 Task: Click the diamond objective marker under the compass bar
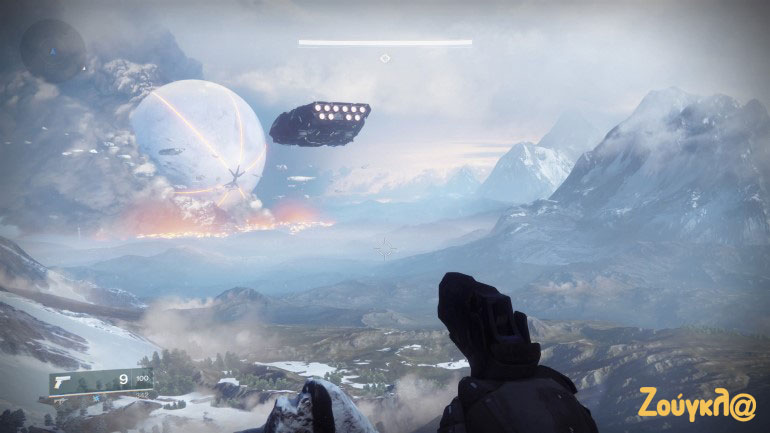[385, 59]
